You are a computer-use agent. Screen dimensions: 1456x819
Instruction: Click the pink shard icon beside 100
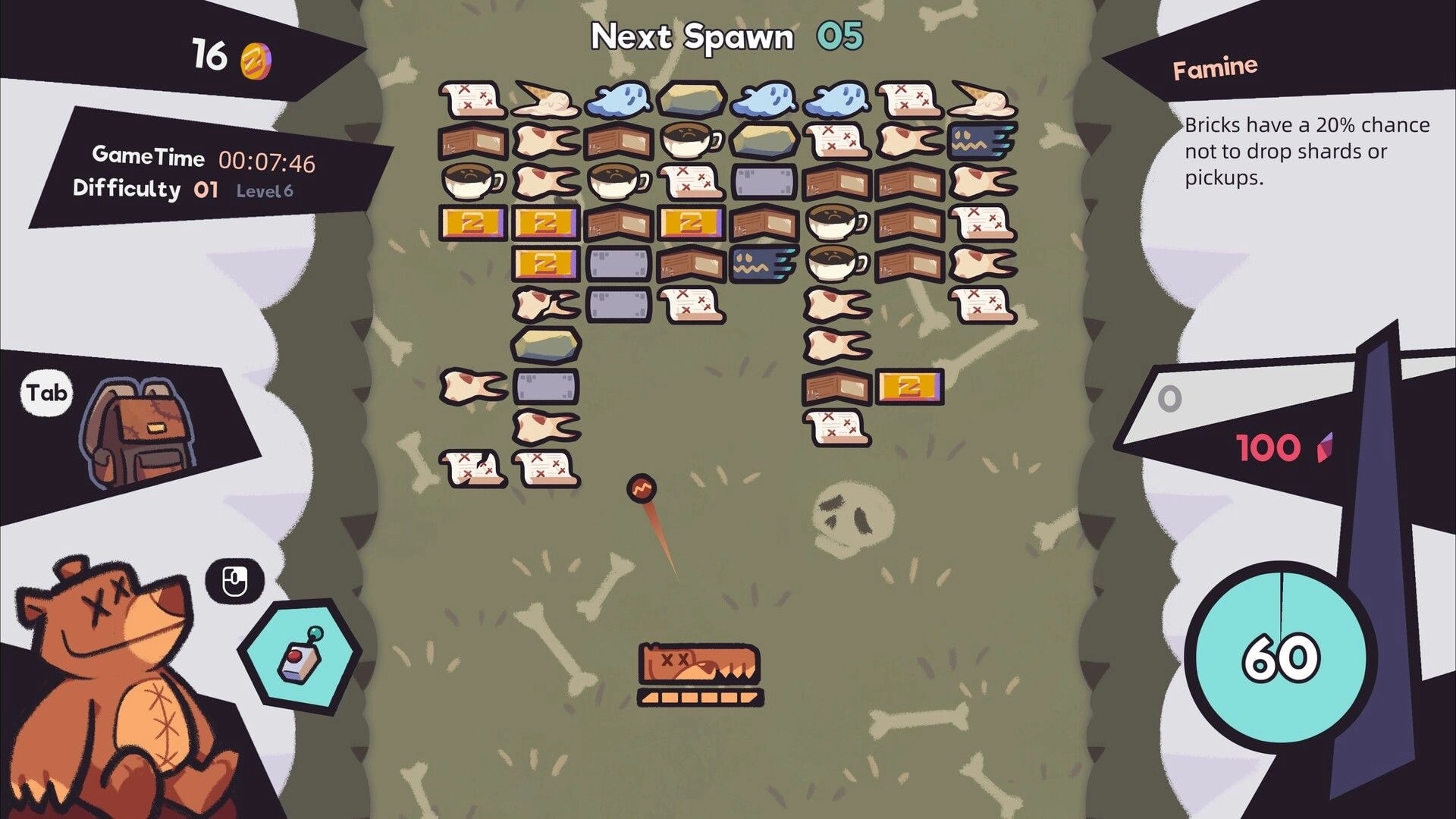pyautogui.click(x=1322, y=447)
